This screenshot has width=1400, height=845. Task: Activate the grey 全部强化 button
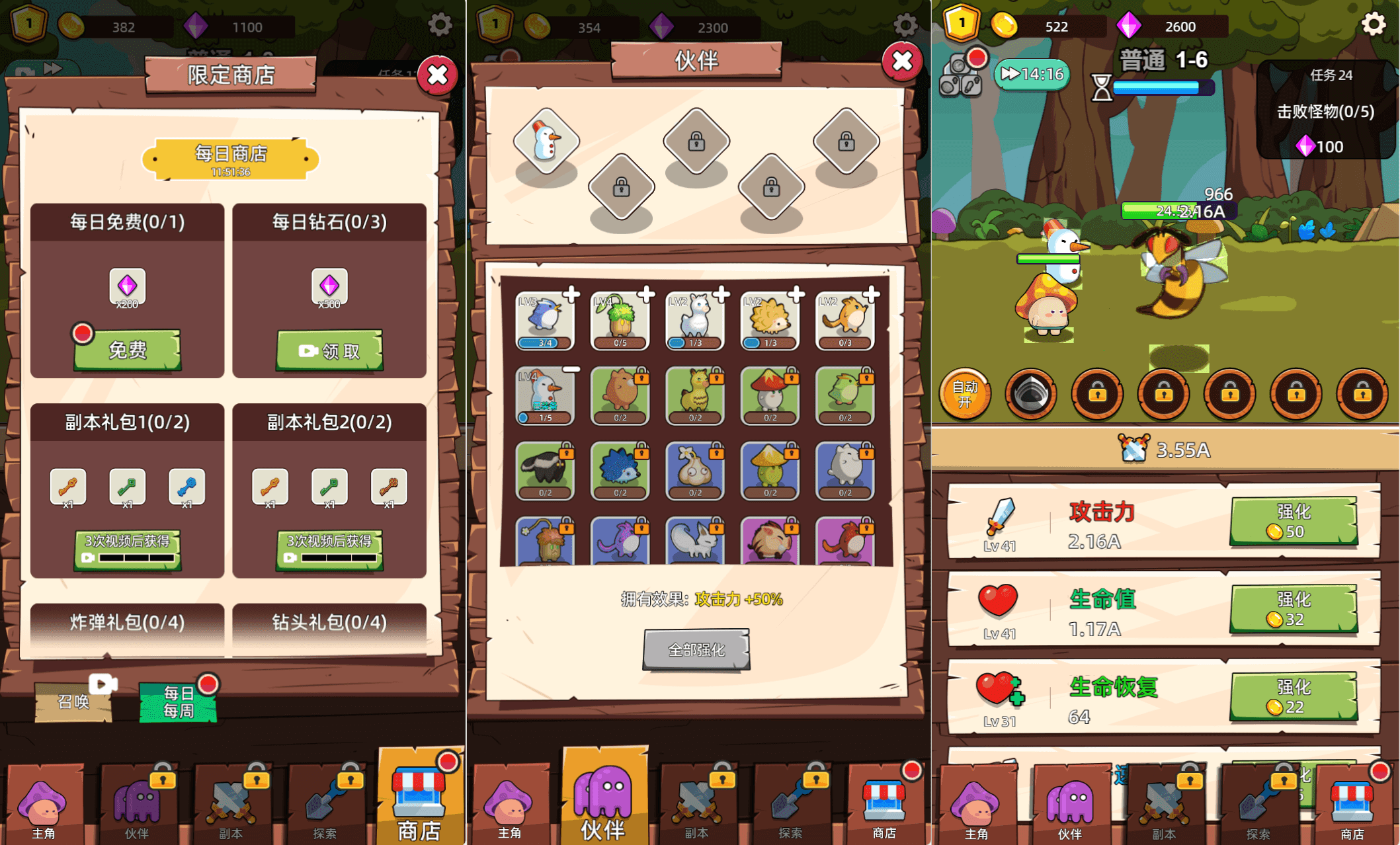click(696, 650)
